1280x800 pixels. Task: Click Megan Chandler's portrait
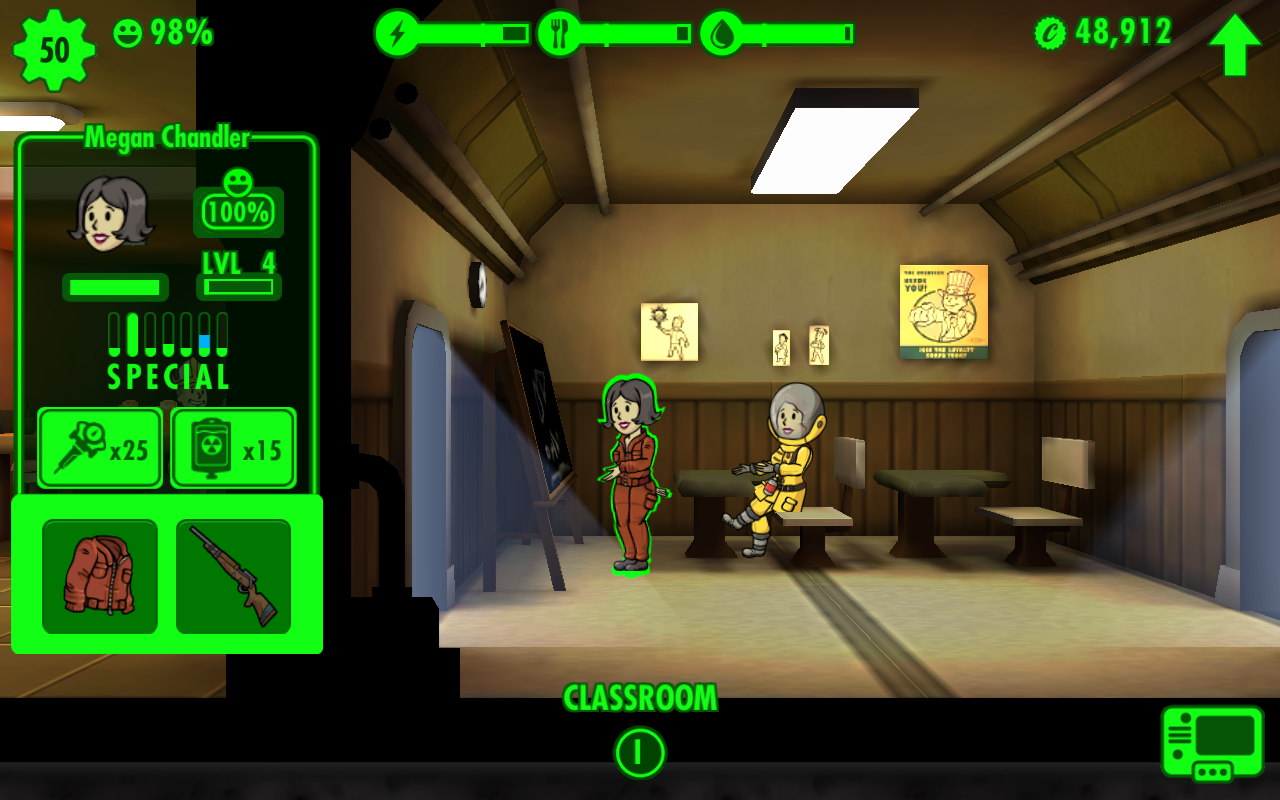(x=110, y=212)
